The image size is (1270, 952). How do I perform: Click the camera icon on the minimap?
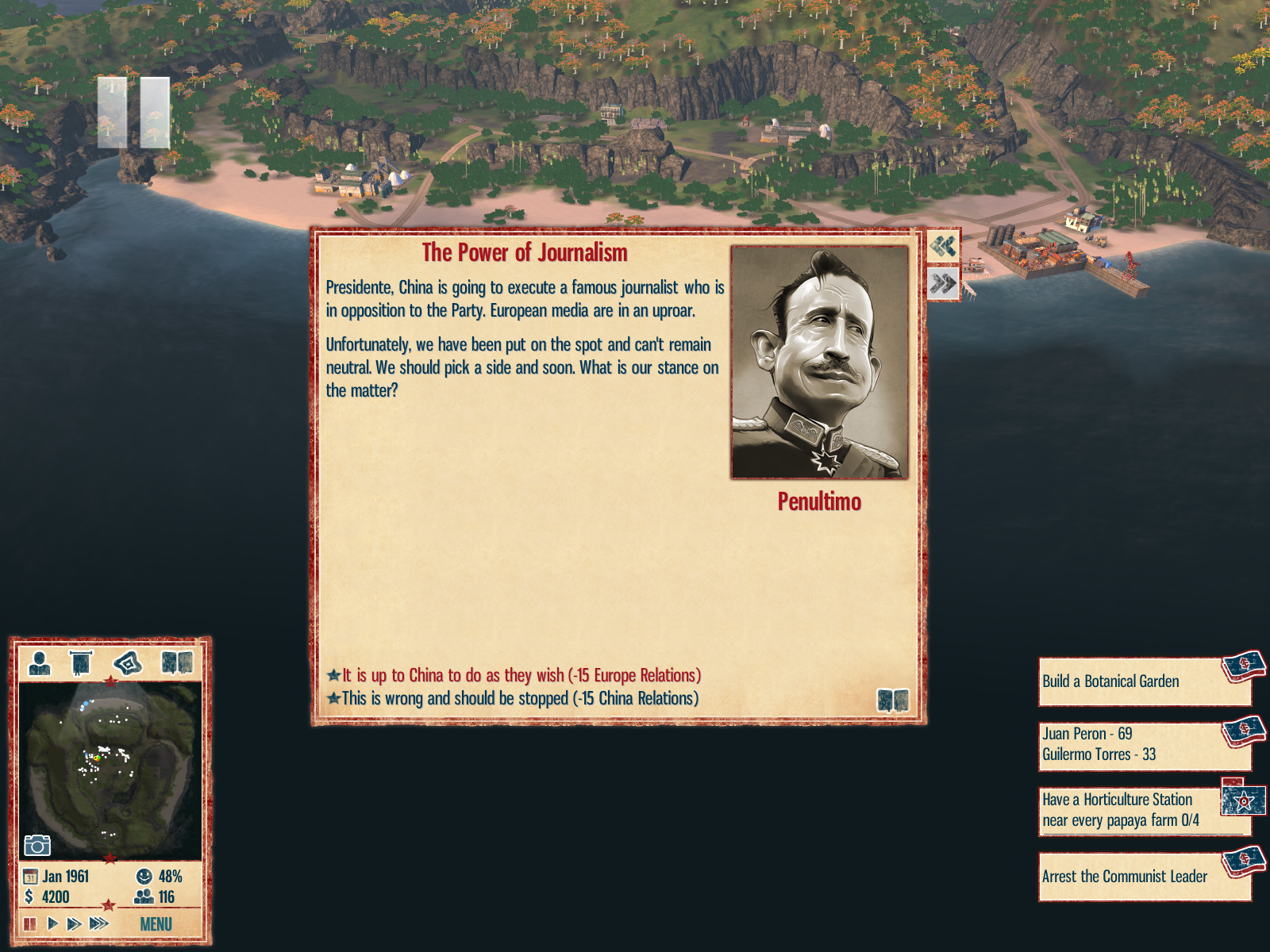(37, 845)
